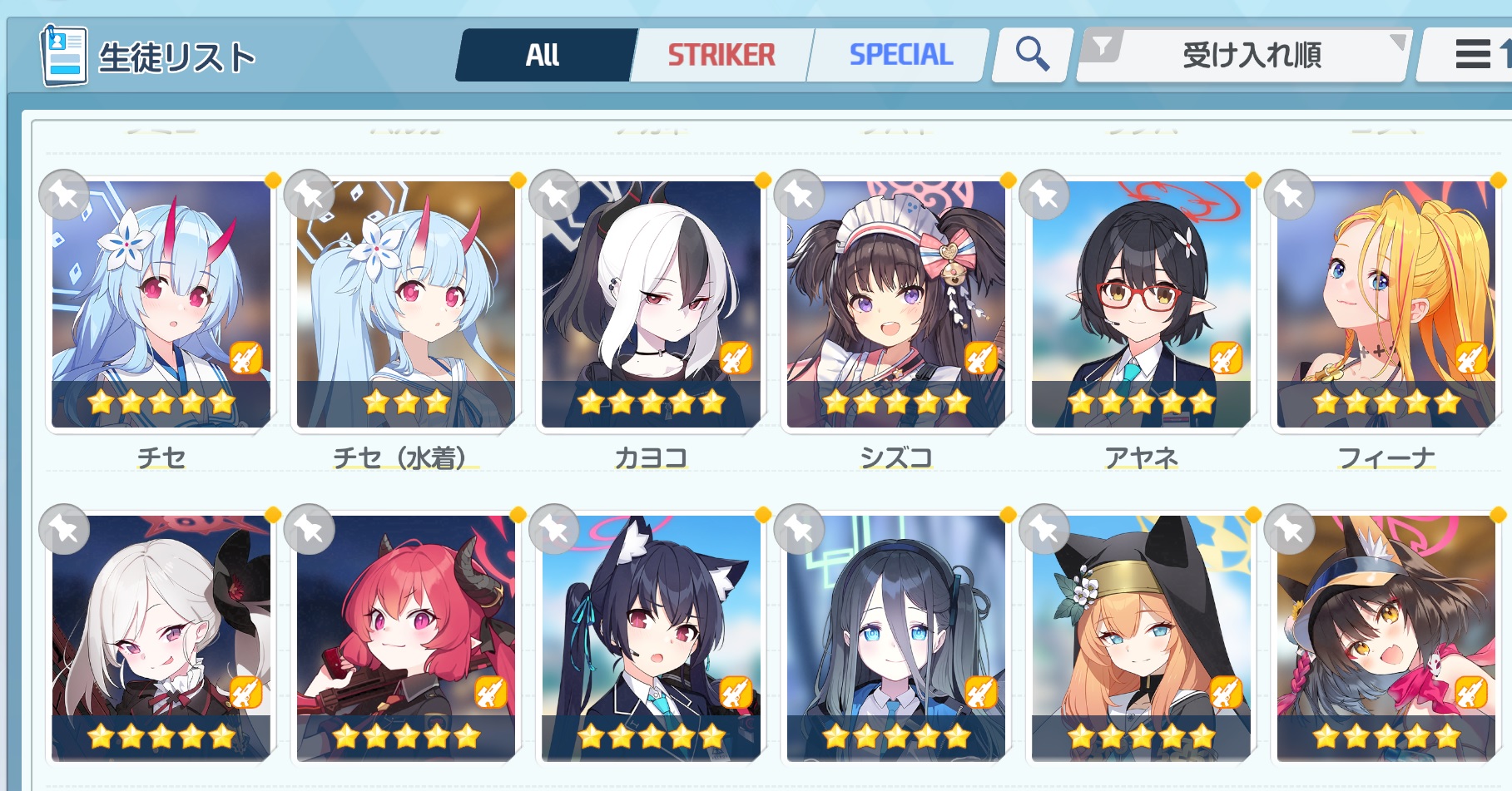Select the チセ student card
The width and height of the screenshot is (1512, 791).
coord(161,304)
